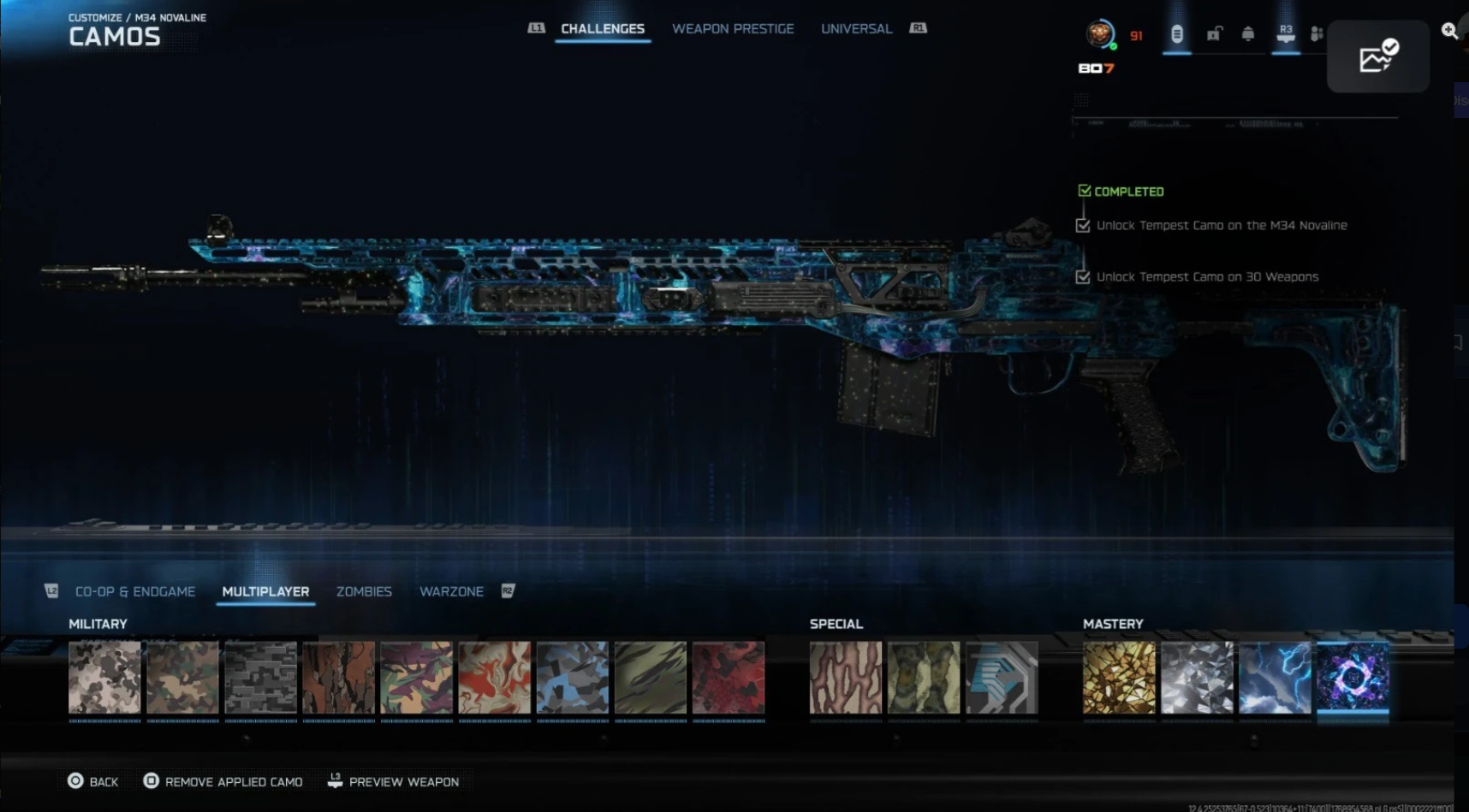This screenshot has width=1469, height=812.
Task: Click the screenshot saved overlay notification
Action: click(x=1377, y=57)
